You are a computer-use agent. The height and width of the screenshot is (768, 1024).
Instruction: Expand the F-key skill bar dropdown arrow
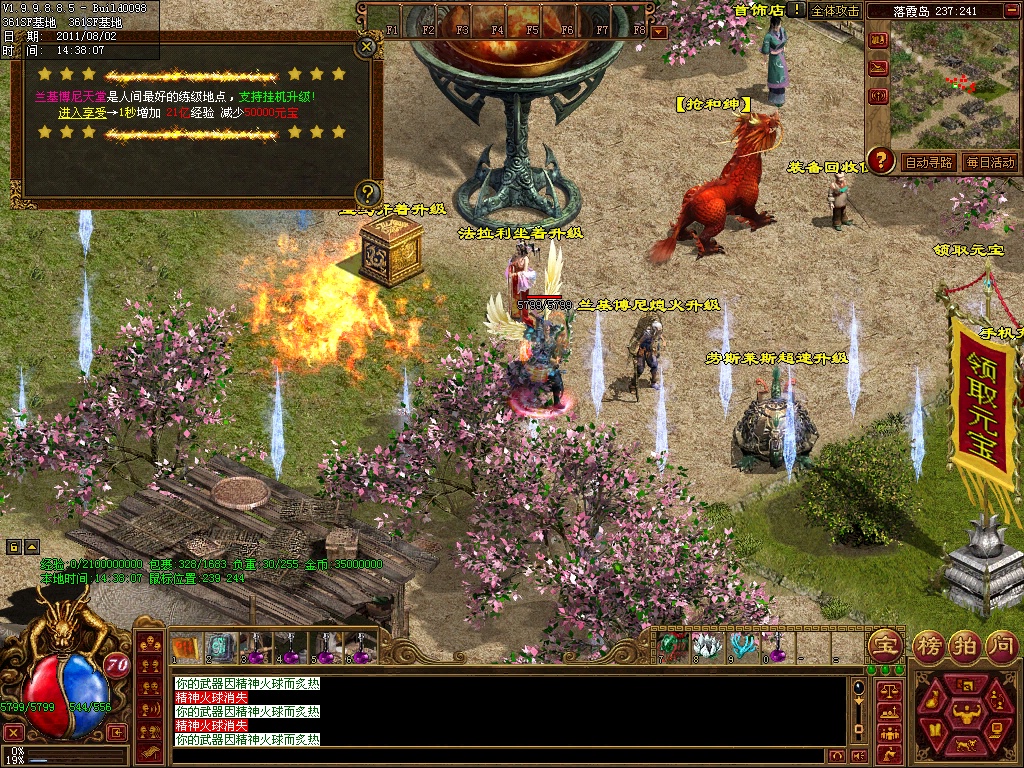click(x=658, y=32)
